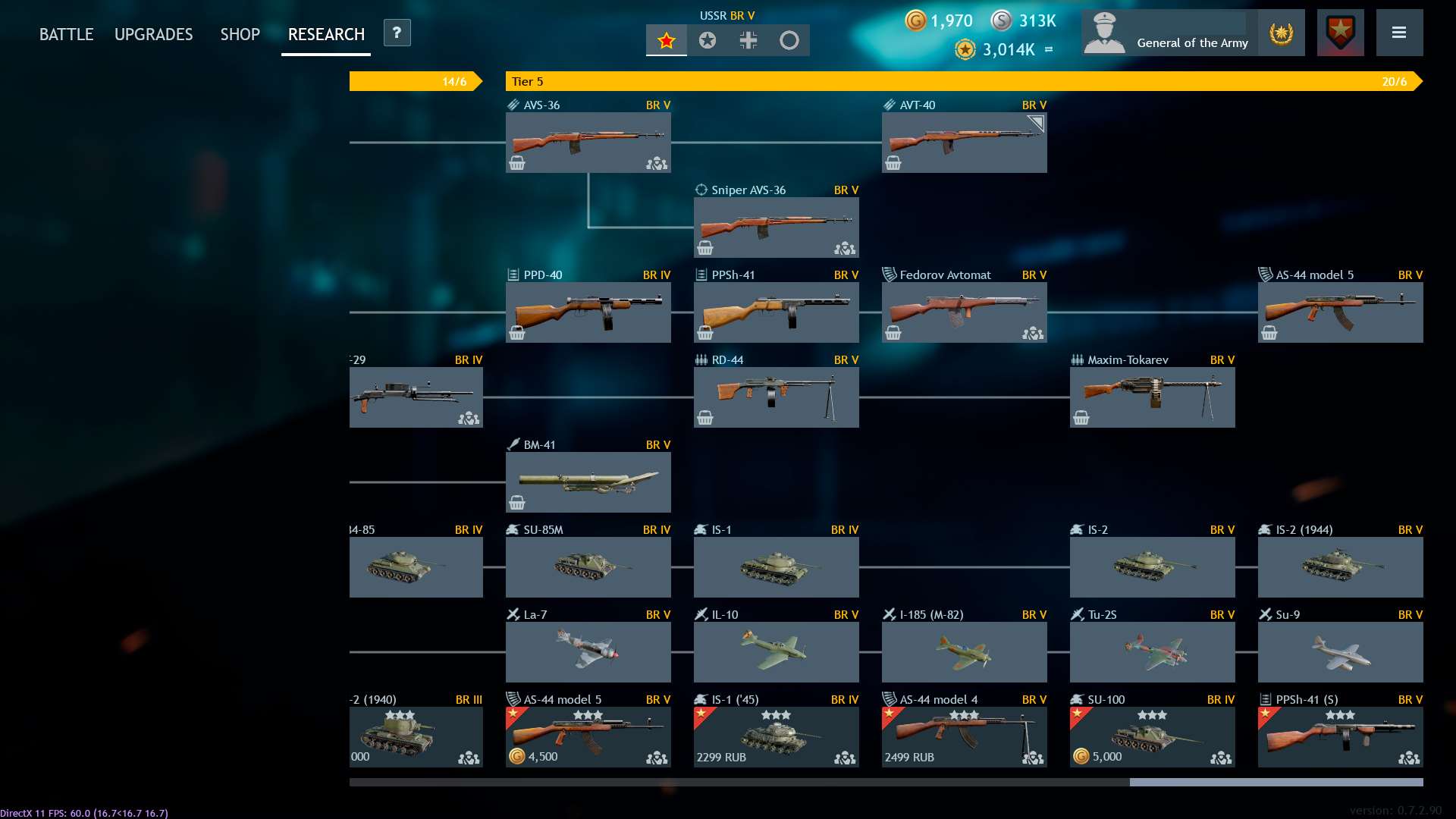Buy AS-44 model 5 for 4,500 gold
The height and width of the screenshot is (819, 1456).
point(534,756)
